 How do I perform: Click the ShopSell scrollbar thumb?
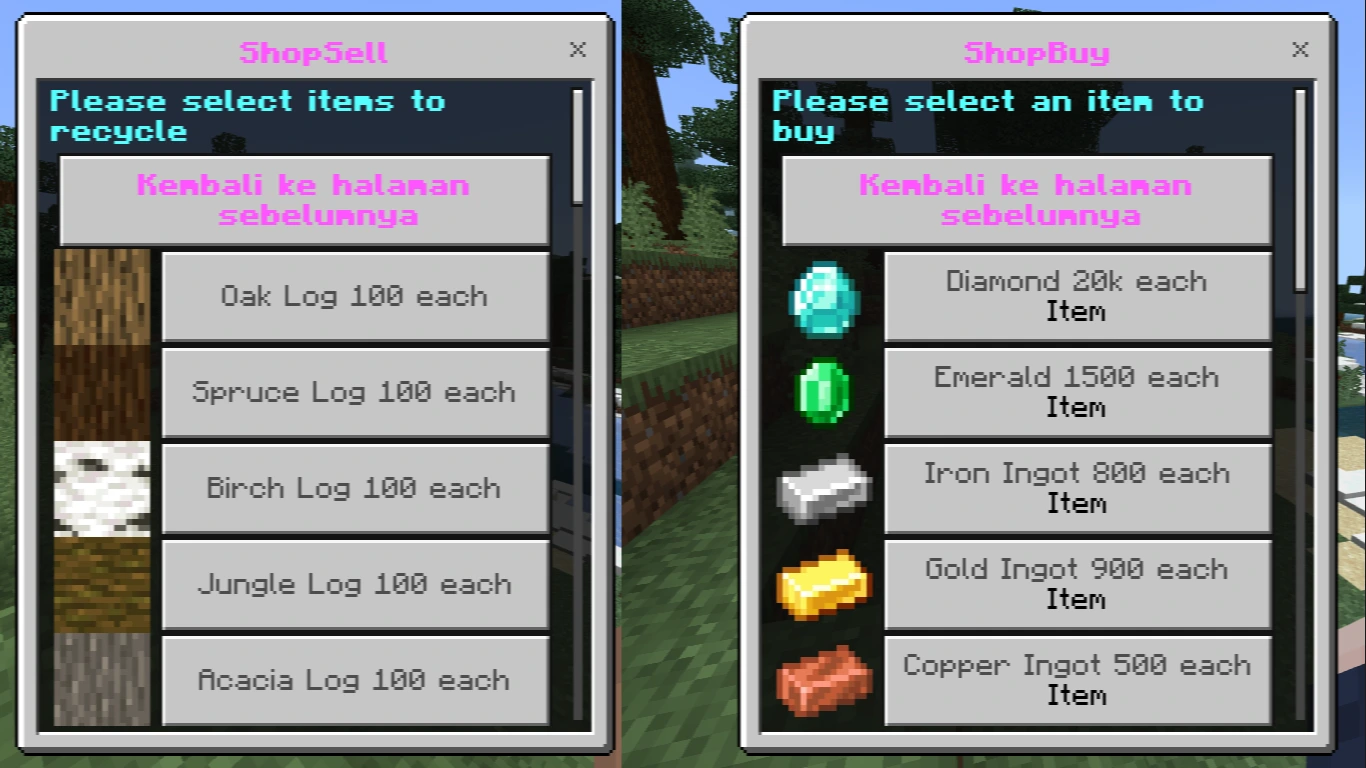pyautogui.click(x=578, y=145)
